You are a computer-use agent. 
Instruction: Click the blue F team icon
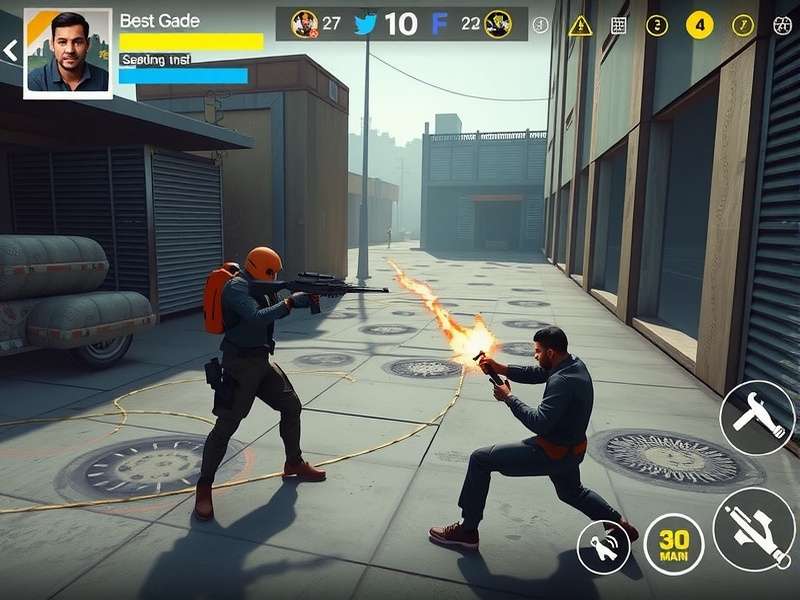coord(439,25)
